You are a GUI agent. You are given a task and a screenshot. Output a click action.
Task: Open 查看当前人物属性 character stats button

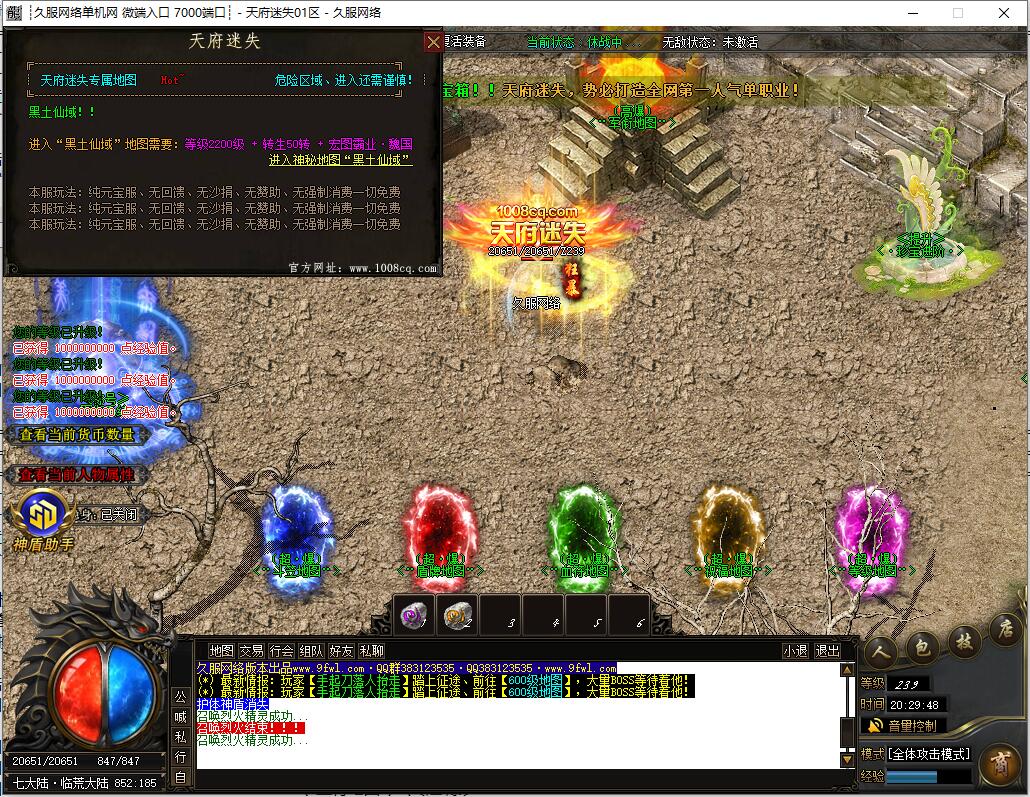point(76,475)
